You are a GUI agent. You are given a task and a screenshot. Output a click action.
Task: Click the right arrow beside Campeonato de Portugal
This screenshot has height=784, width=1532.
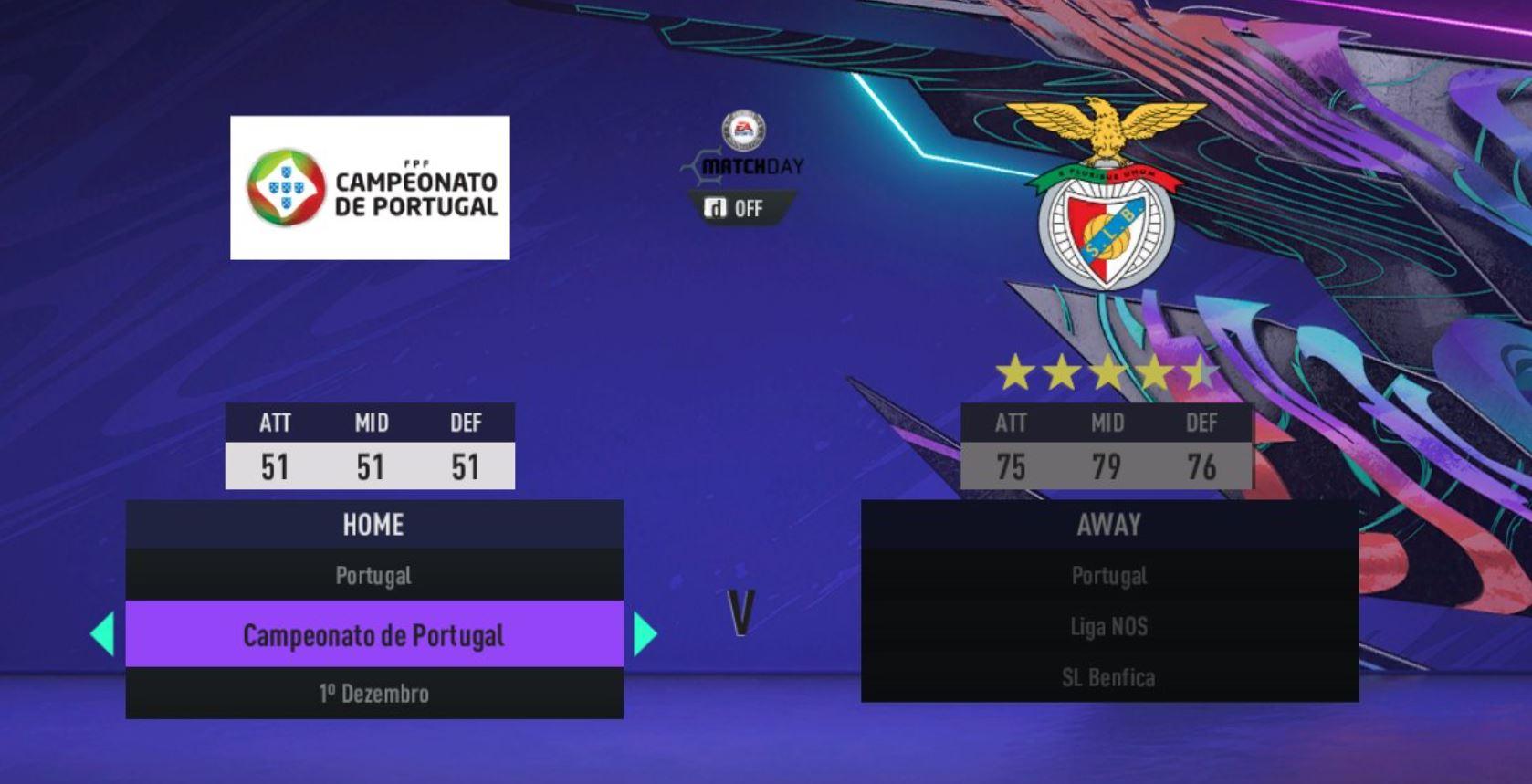click(x=645, y=634)
